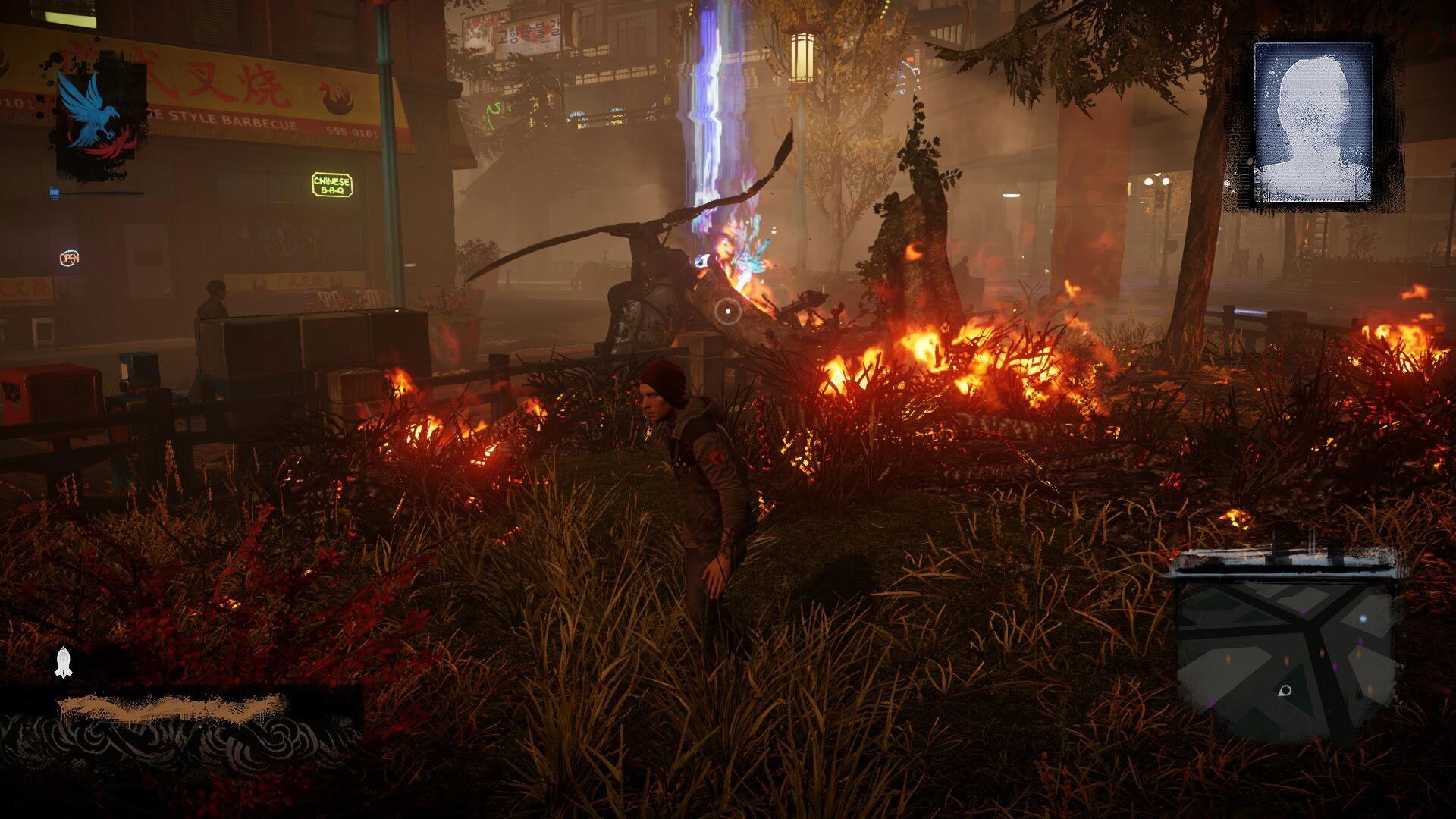Click the crosshair reticle in the screen center
The height and width of the screenshot is (819, 1456).
pos(726,311)
